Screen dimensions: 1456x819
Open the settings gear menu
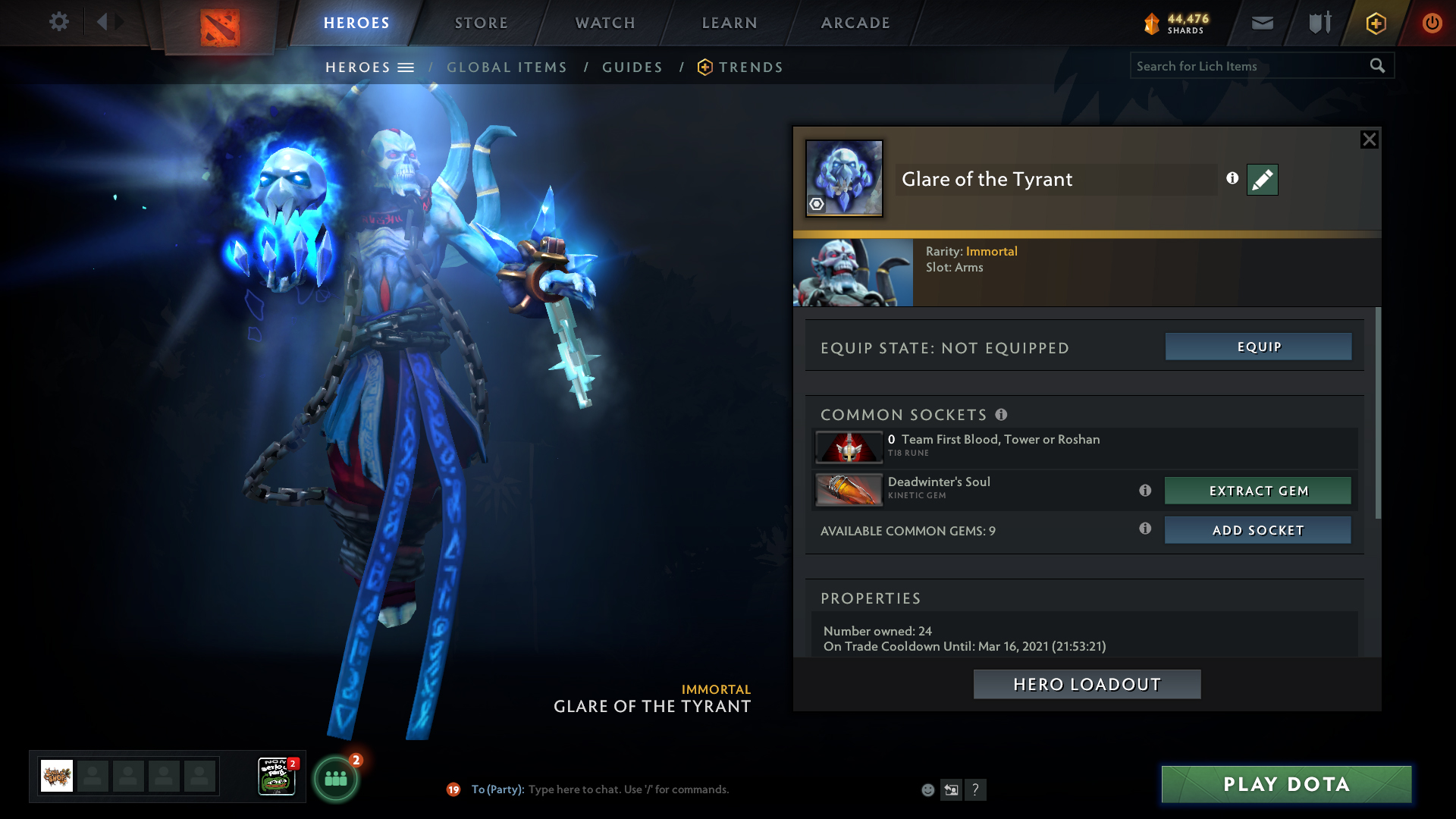pyautogui.click(x=59, y=22)
